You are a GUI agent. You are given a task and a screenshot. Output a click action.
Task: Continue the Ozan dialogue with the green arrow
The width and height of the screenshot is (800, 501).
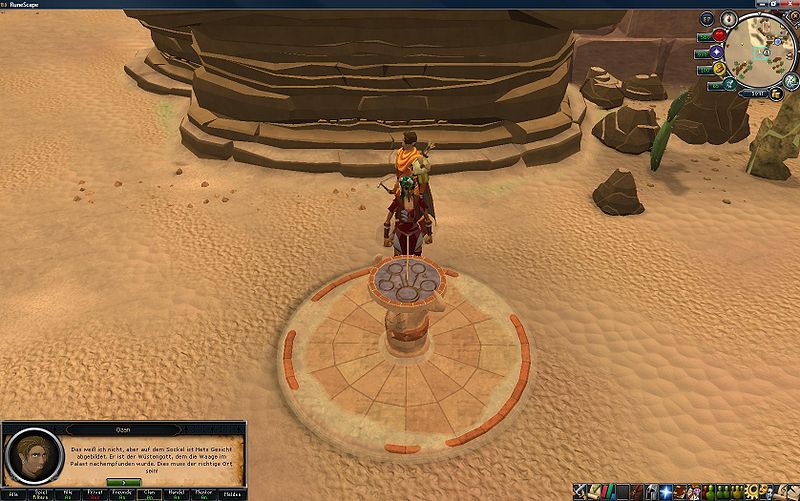123,482
